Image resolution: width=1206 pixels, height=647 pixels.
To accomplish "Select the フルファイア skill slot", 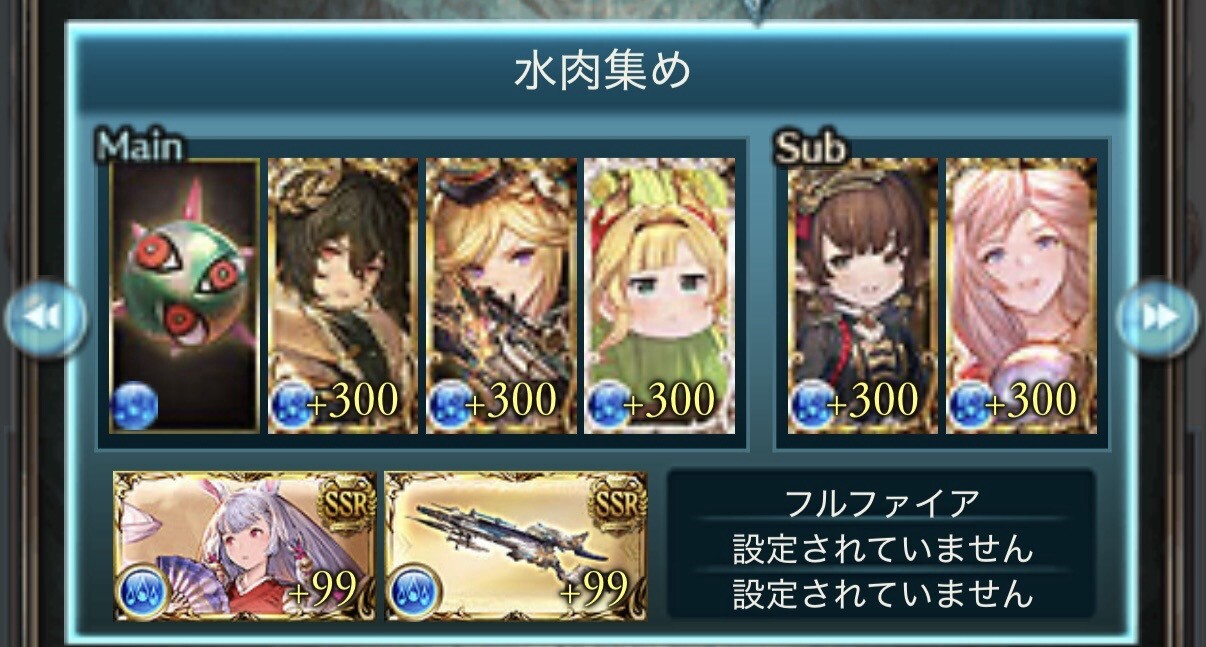I will 880,502.
